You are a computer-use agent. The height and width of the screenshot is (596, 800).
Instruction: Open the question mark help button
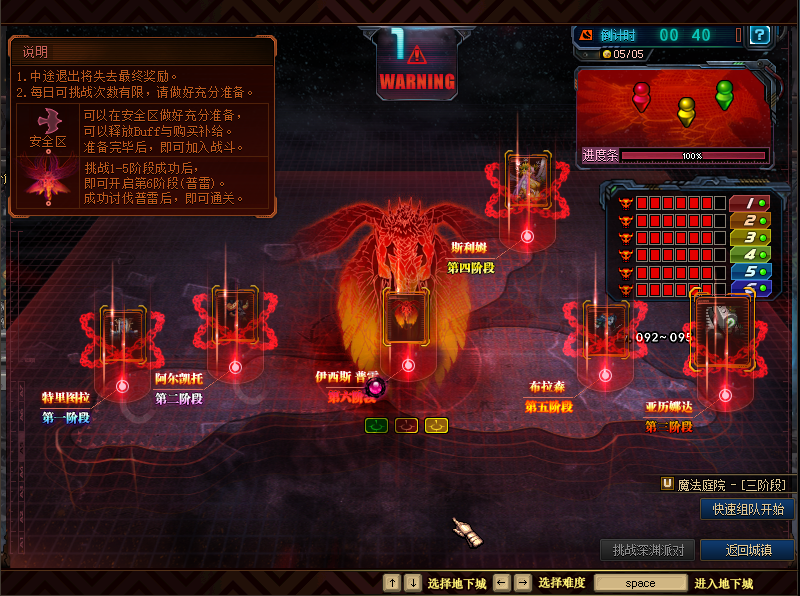[761, 35]
